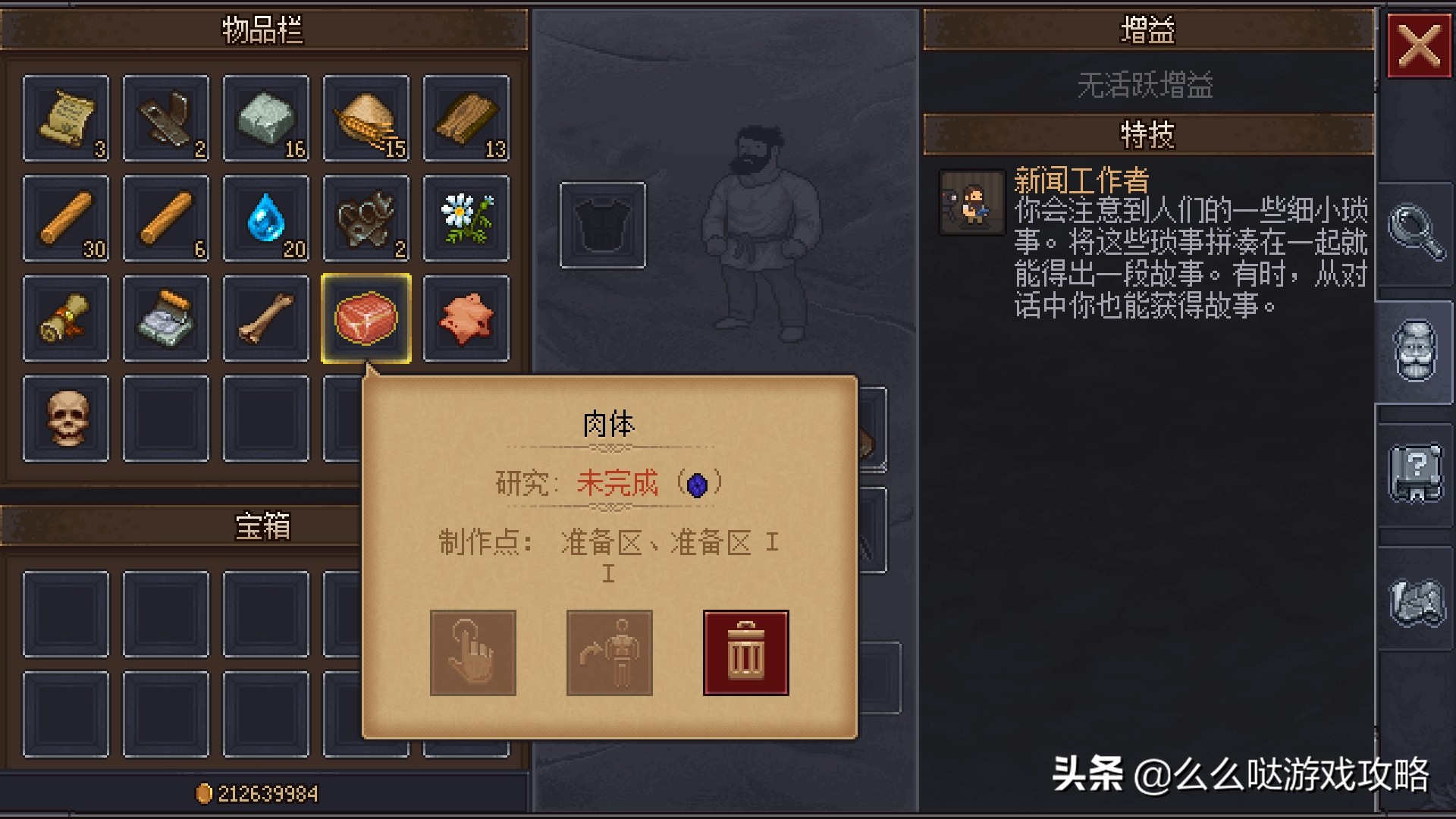
Task: Click the equip-to-character button
Action: (609, 652)
